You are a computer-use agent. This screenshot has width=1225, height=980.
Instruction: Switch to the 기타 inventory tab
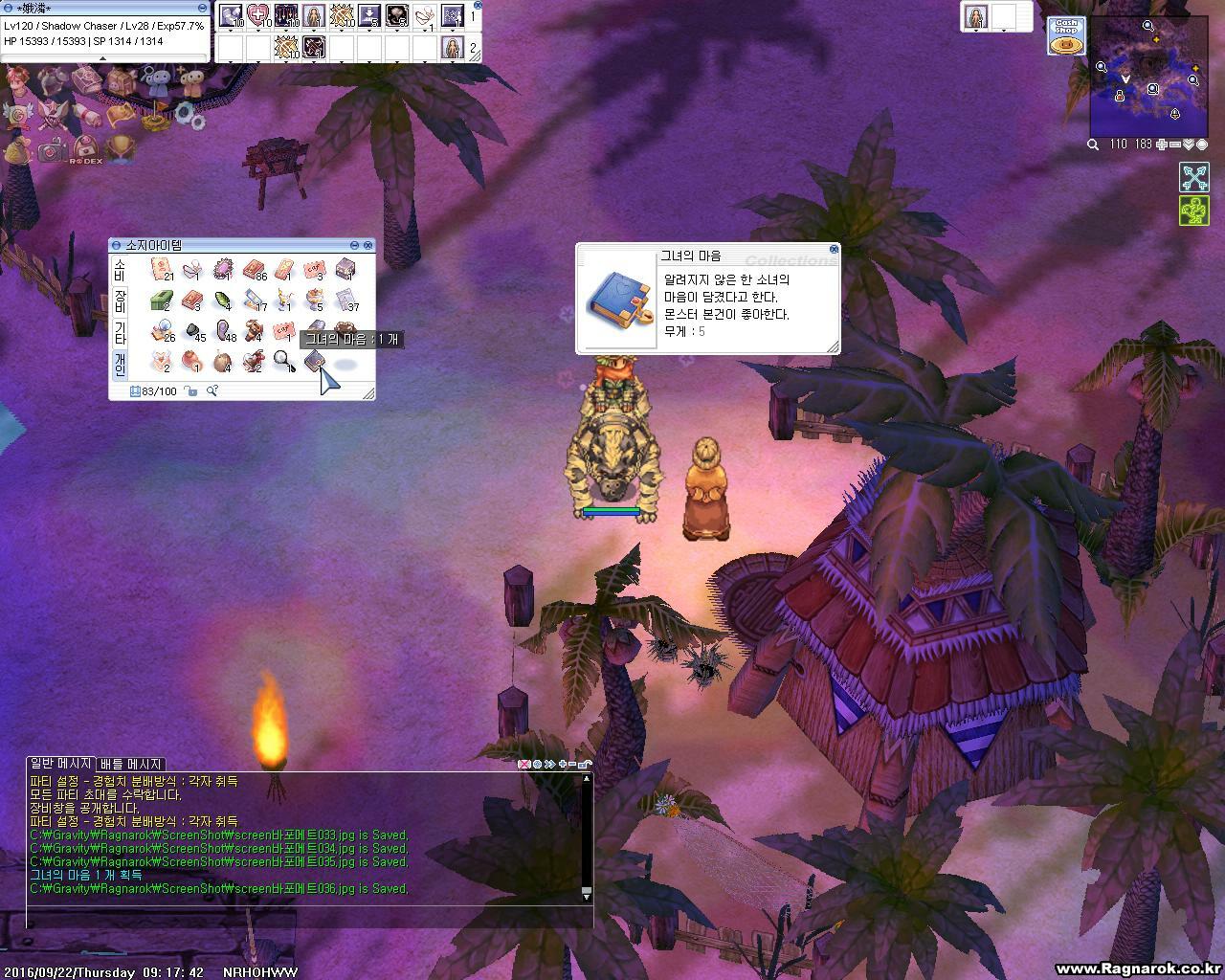[120, 333]
